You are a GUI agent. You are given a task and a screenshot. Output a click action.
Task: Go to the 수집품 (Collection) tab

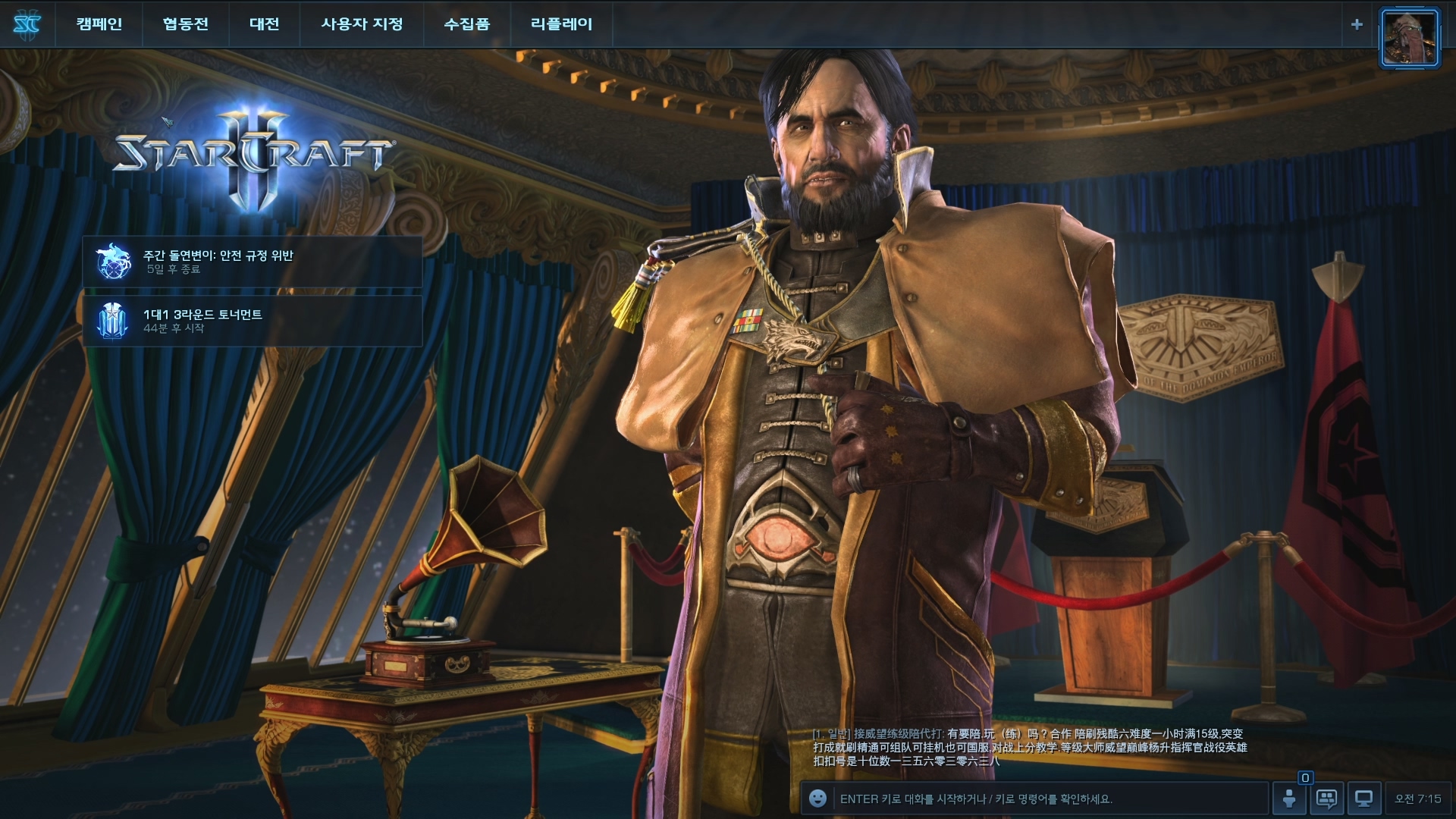(x=466, y=24)
